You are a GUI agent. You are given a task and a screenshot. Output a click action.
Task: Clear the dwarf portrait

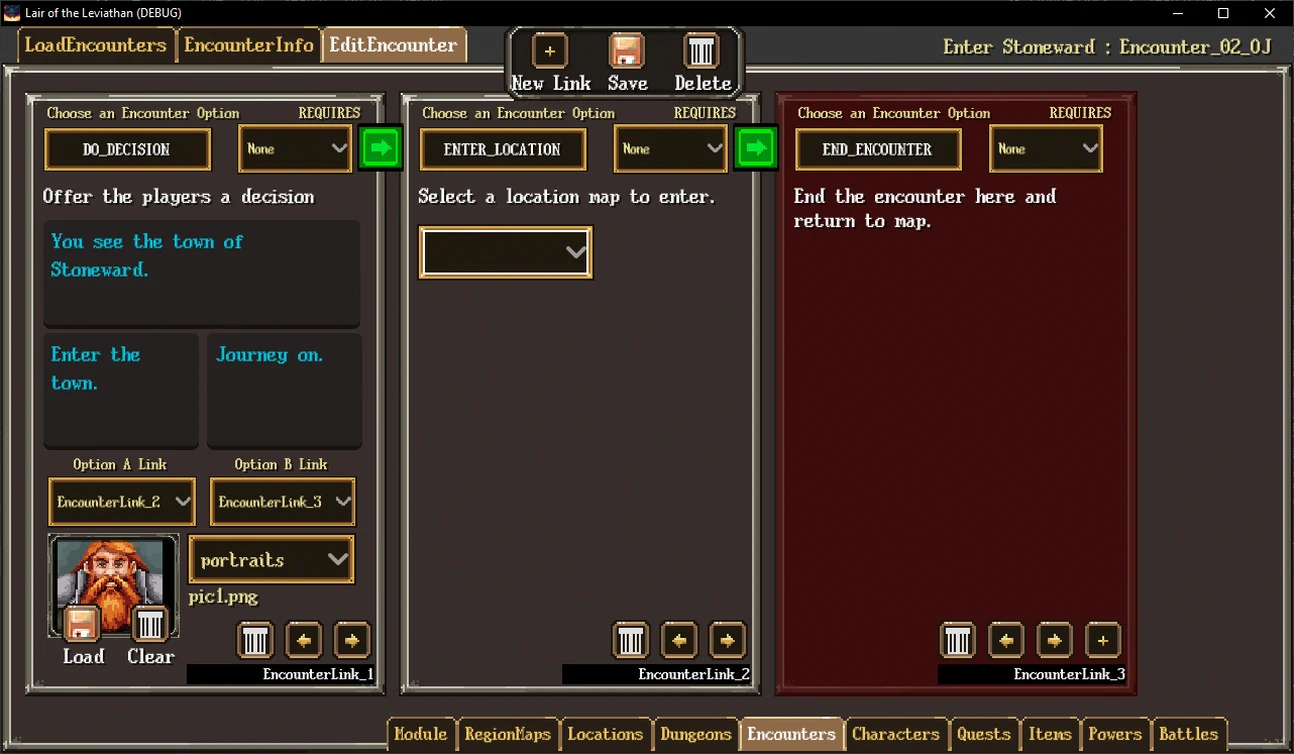(150, 626)
